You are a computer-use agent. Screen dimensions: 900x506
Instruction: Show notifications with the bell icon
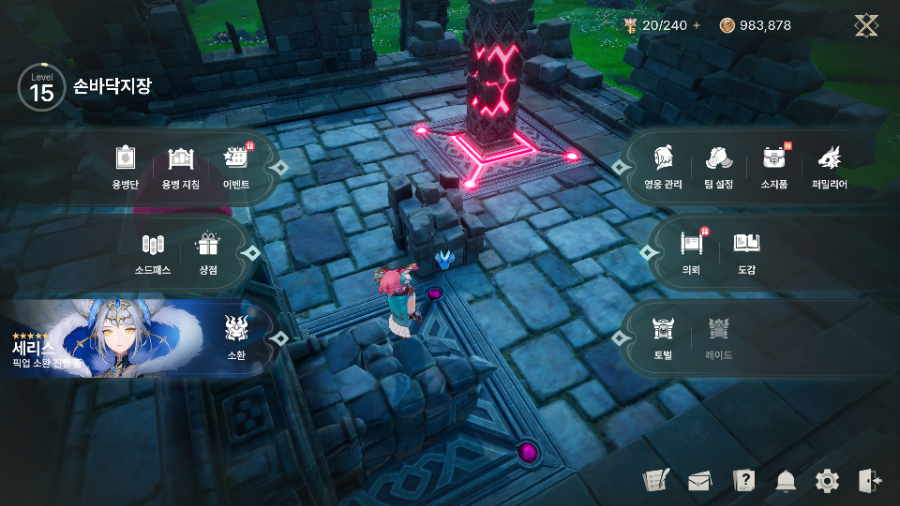pyautogui.click(x=785, y=481)
